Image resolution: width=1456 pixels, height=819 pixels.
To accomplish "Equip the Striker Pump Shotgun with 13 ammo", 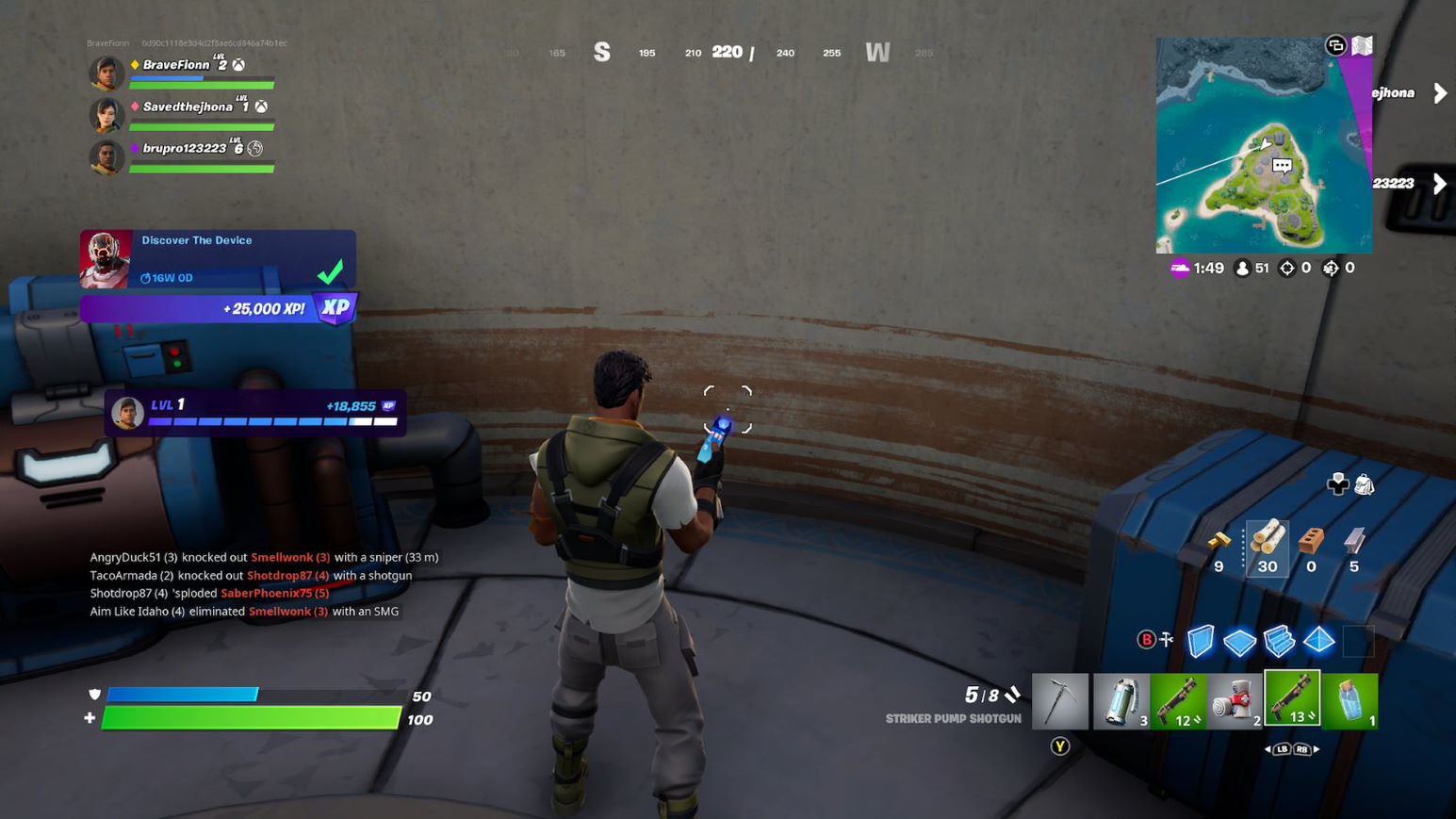I will tap(1292, 699).
